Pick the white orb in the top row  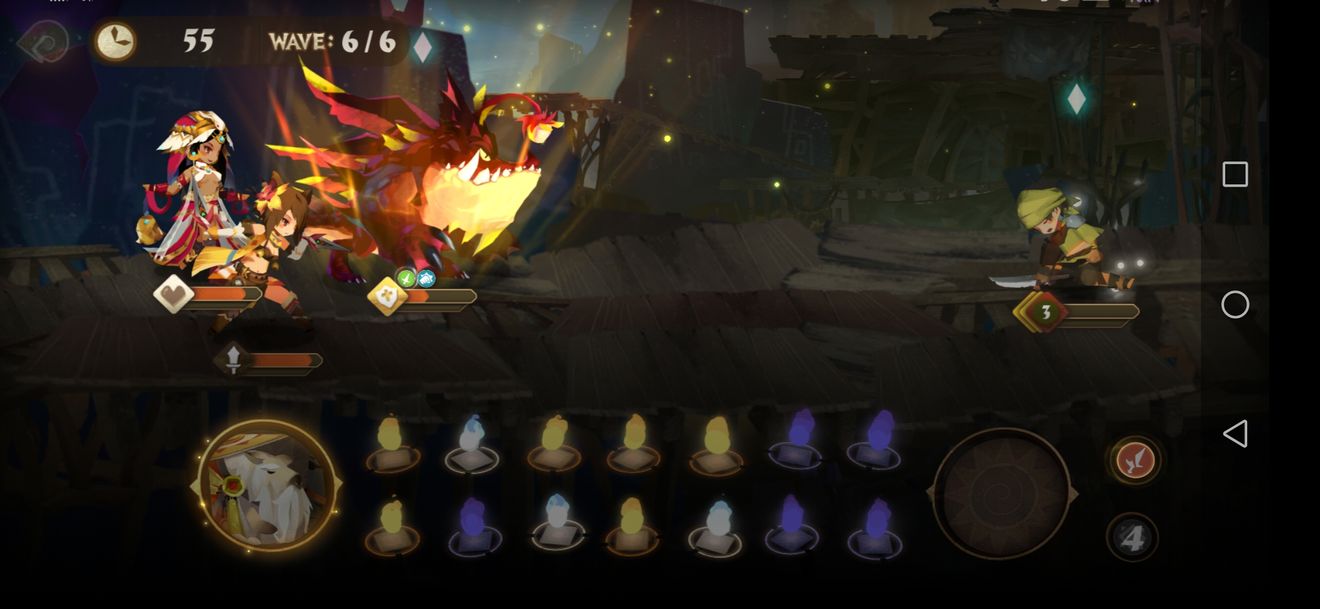[x=472, y=441]
